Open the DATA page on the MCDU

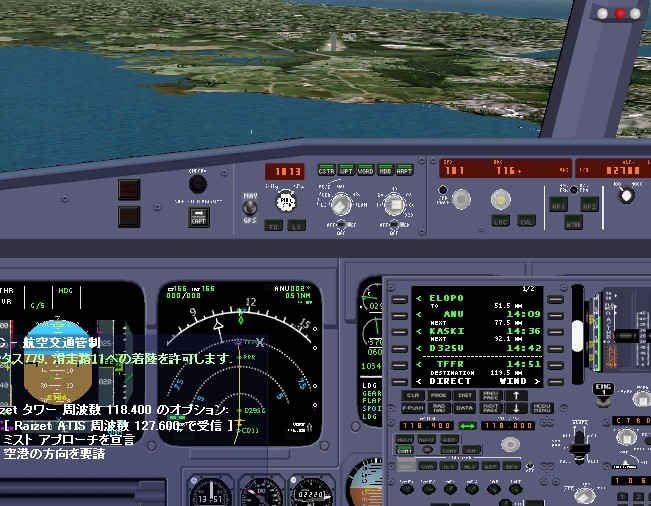point(464,408)
